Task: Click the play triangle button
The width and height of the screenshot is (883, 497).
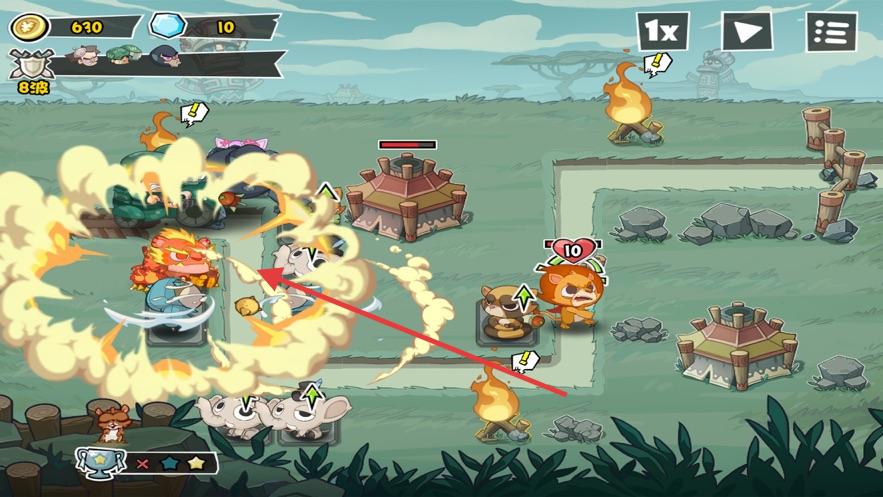Action: 747,32
